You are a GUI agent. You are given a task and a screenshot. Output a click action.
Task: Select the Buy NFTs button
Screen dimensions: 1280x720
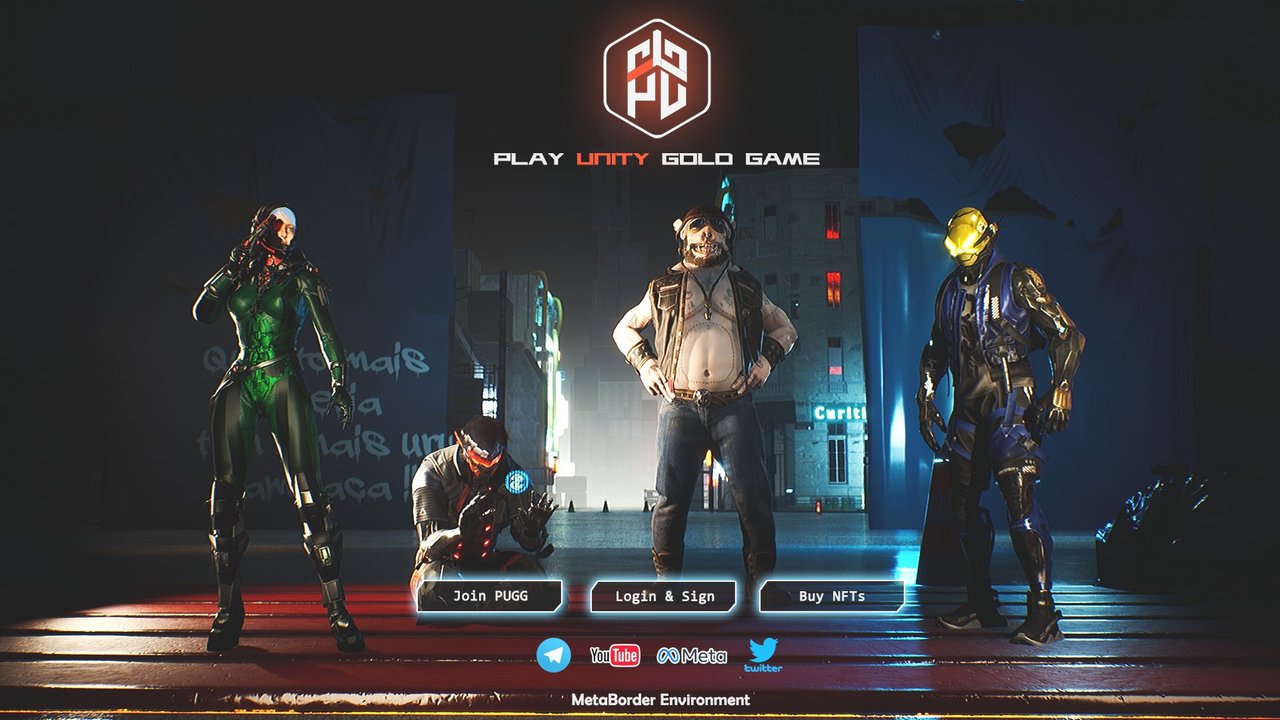(832, 596)
